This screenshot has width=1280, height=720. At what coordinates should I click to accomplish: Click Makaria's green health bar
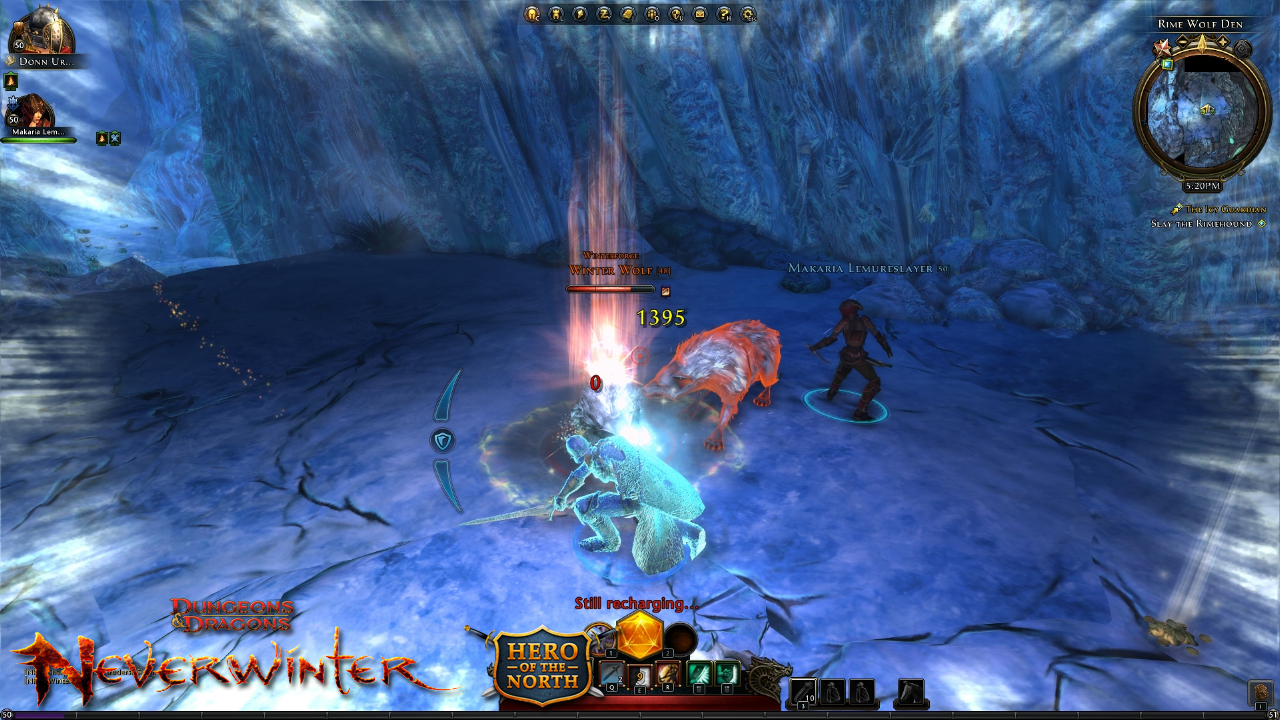(x=40, y=138)
